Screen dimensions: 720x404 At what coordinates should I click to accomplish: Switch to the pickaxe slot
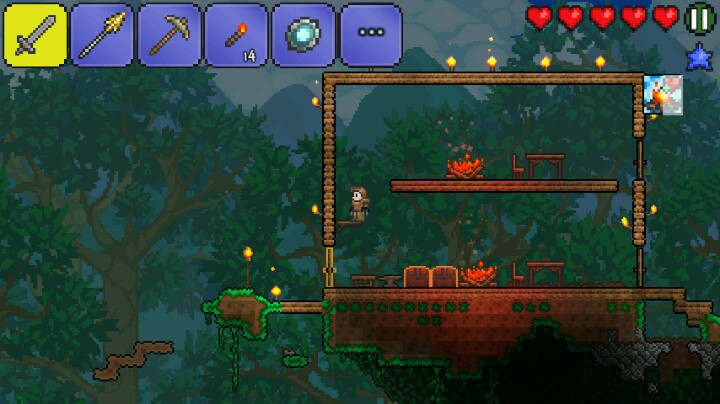169,35
